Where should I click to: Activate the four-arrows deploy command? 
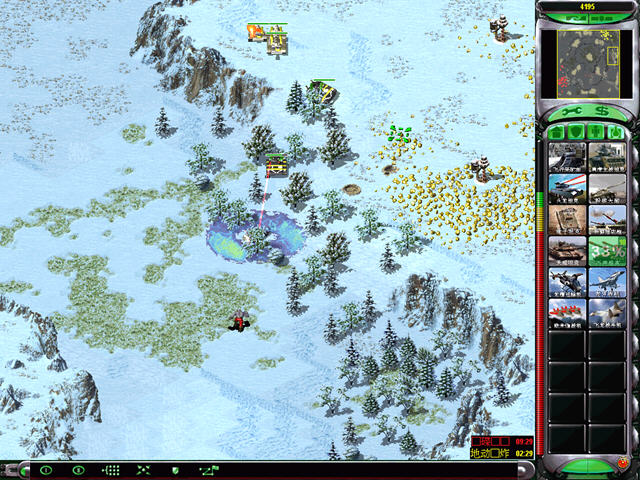click(143, 470)
